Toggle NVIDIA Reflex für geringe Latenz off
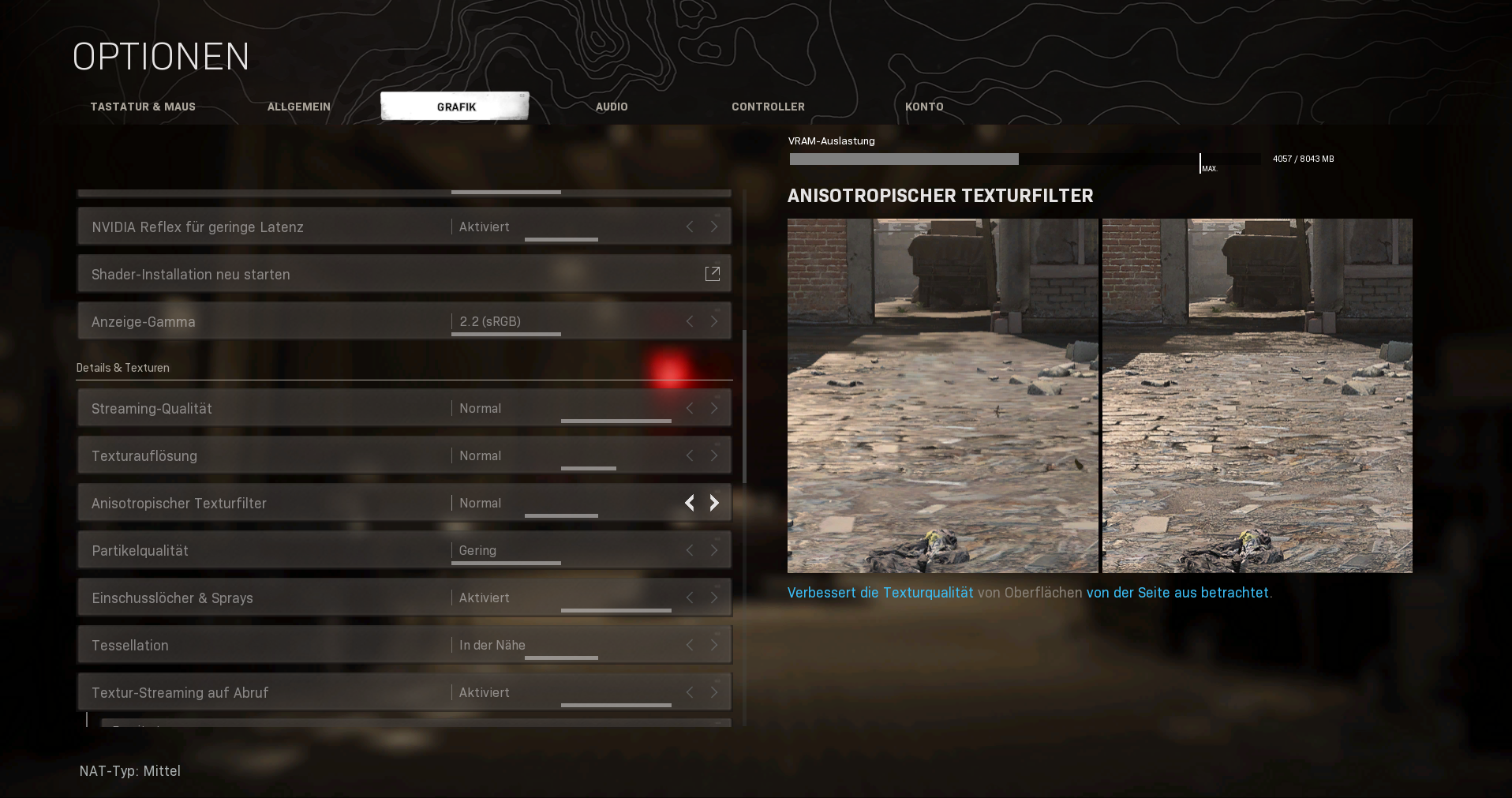 (x=714, y=227)
